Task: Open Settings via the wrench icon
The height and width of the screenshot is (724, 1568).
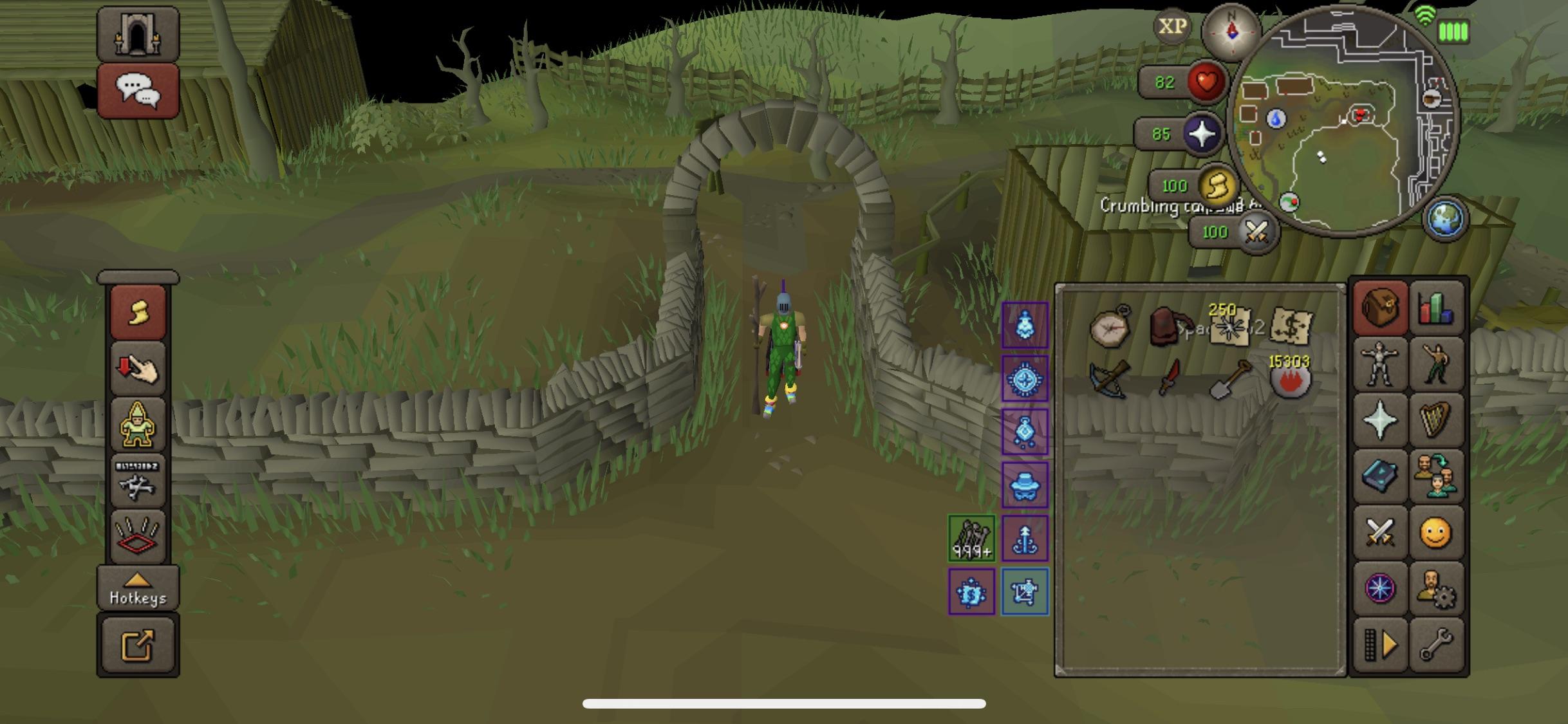Action: pos(1438,644)
